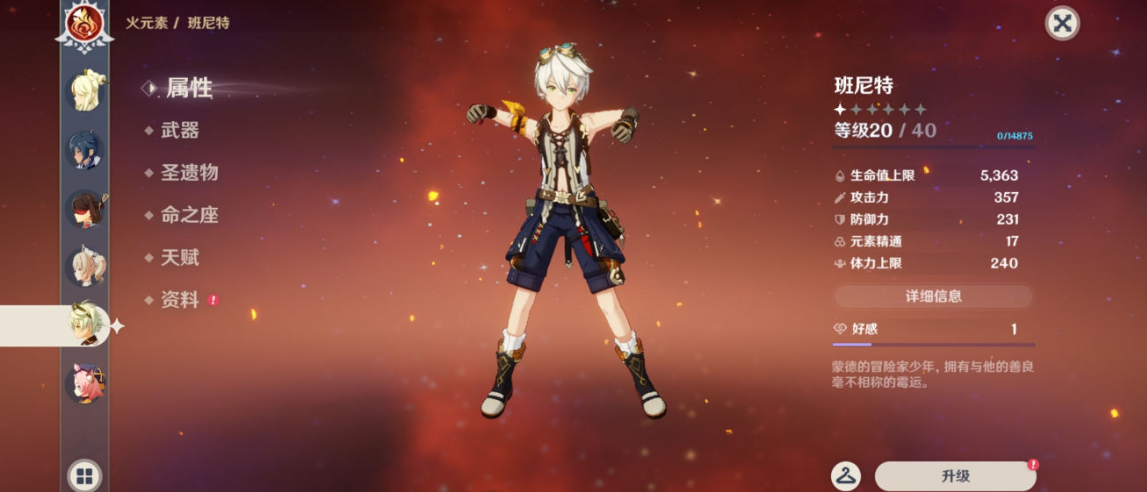Show the 命之座 constellation section
Screen dimensions: 1147x492
[x=189, y=215]
